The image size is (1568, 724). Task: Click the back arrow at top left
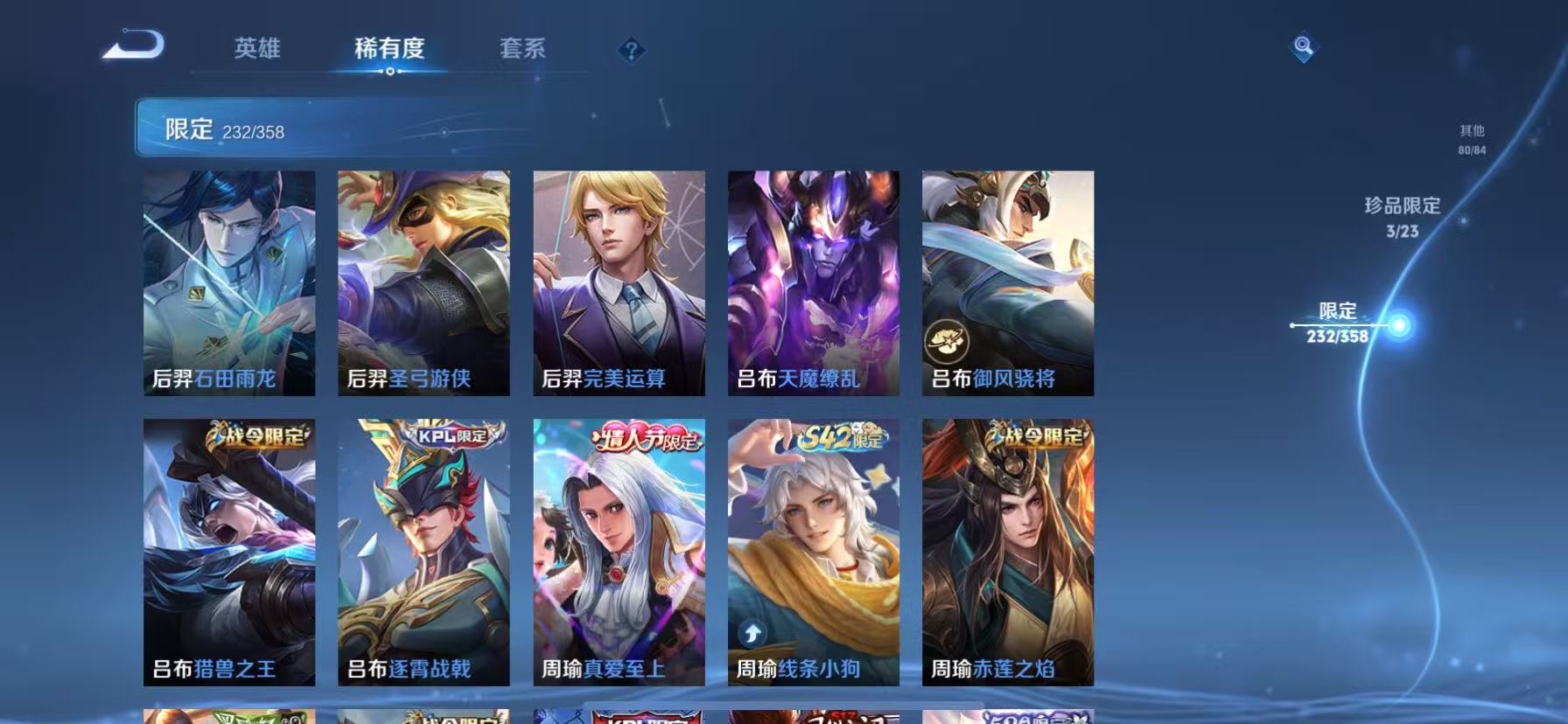133,44
